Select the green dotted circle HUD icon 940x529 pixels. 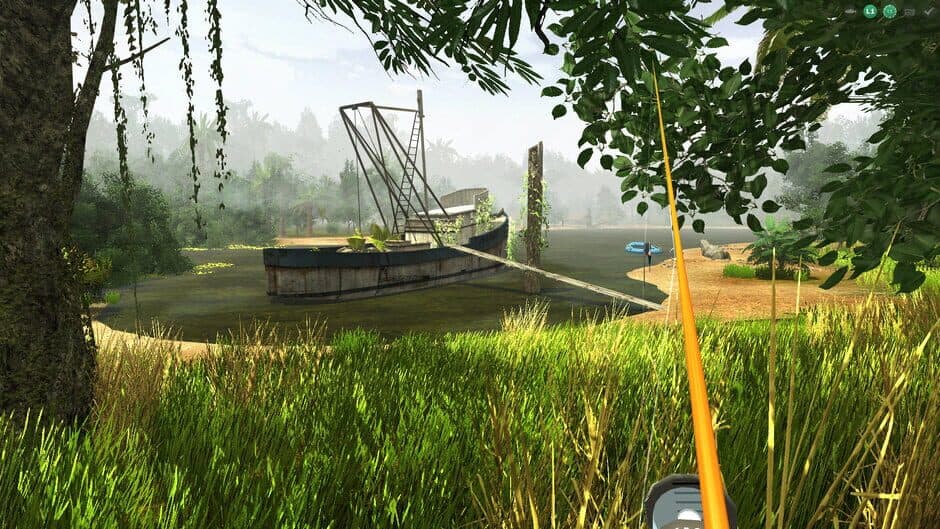point(890,11)
